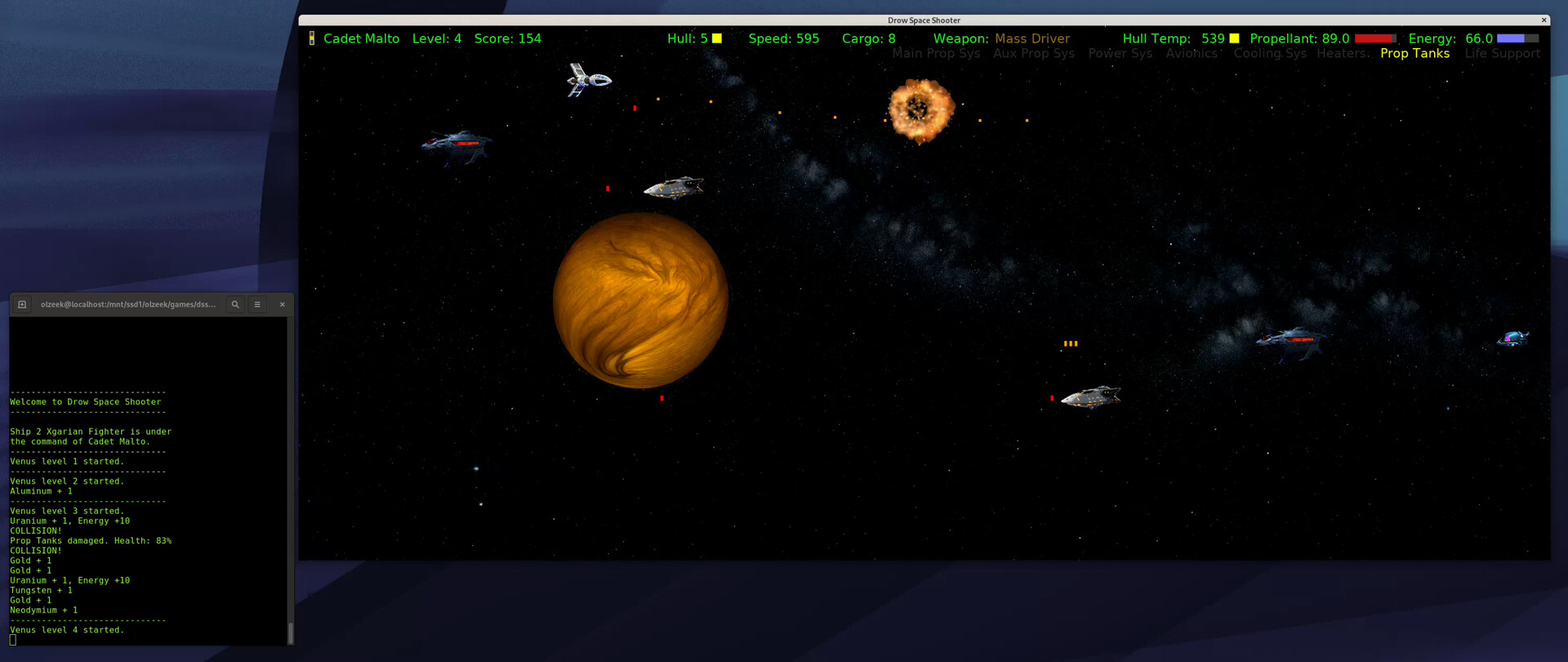
Task: Select the Main Prop Sys entry
Action: point(936,53)
